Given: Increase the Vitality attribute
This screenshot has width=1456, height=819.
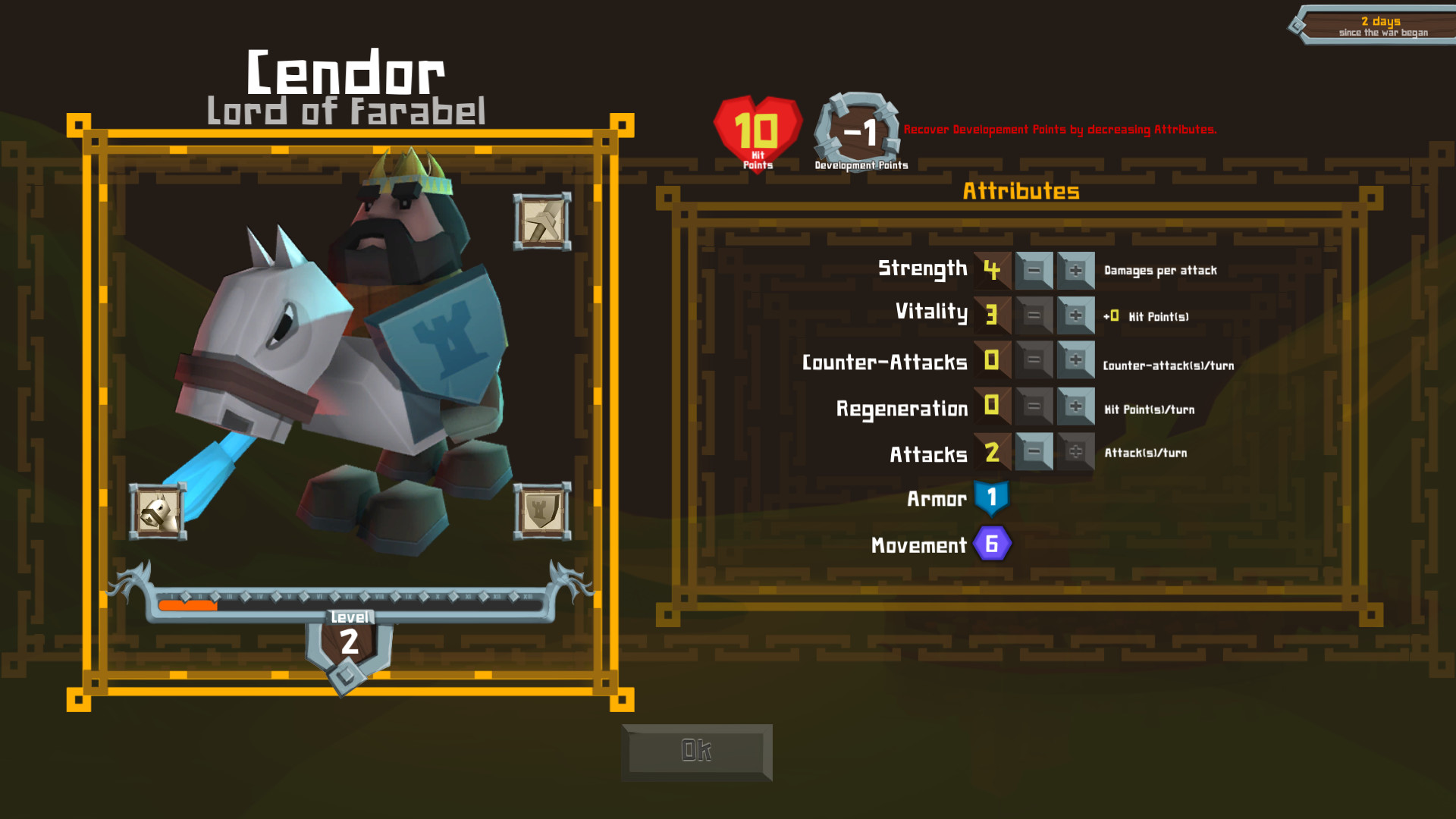Looking at the screenshot, I should (x=1075, y=315).
